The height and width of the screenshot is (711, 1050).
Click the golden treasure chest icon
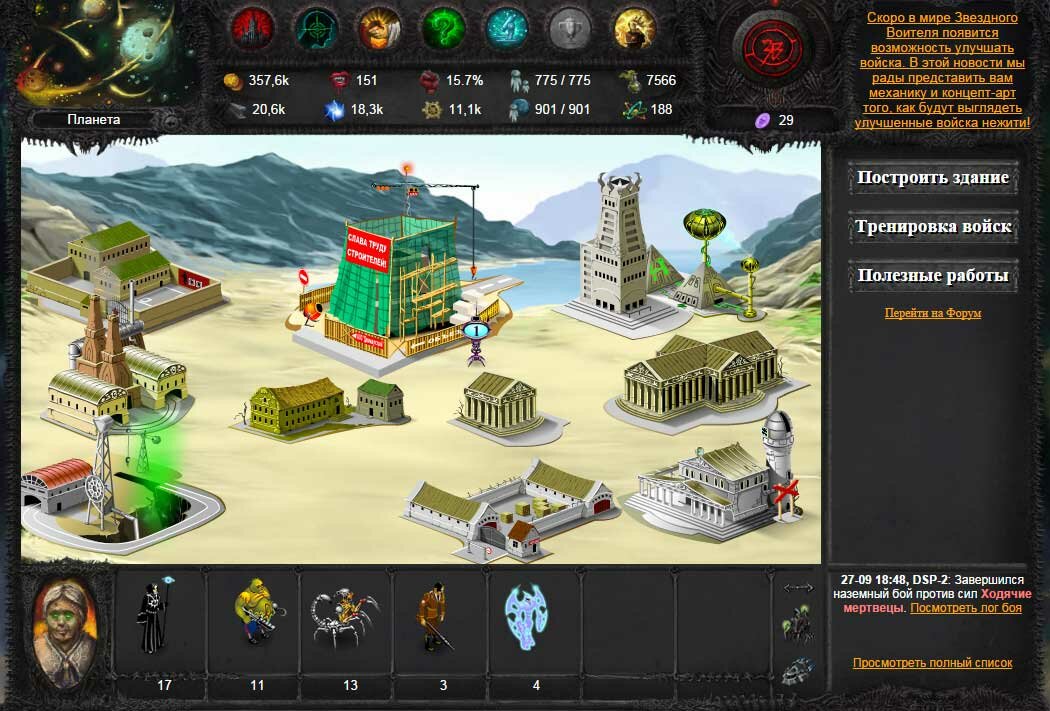pyautogui.click(x=634, y=29)
